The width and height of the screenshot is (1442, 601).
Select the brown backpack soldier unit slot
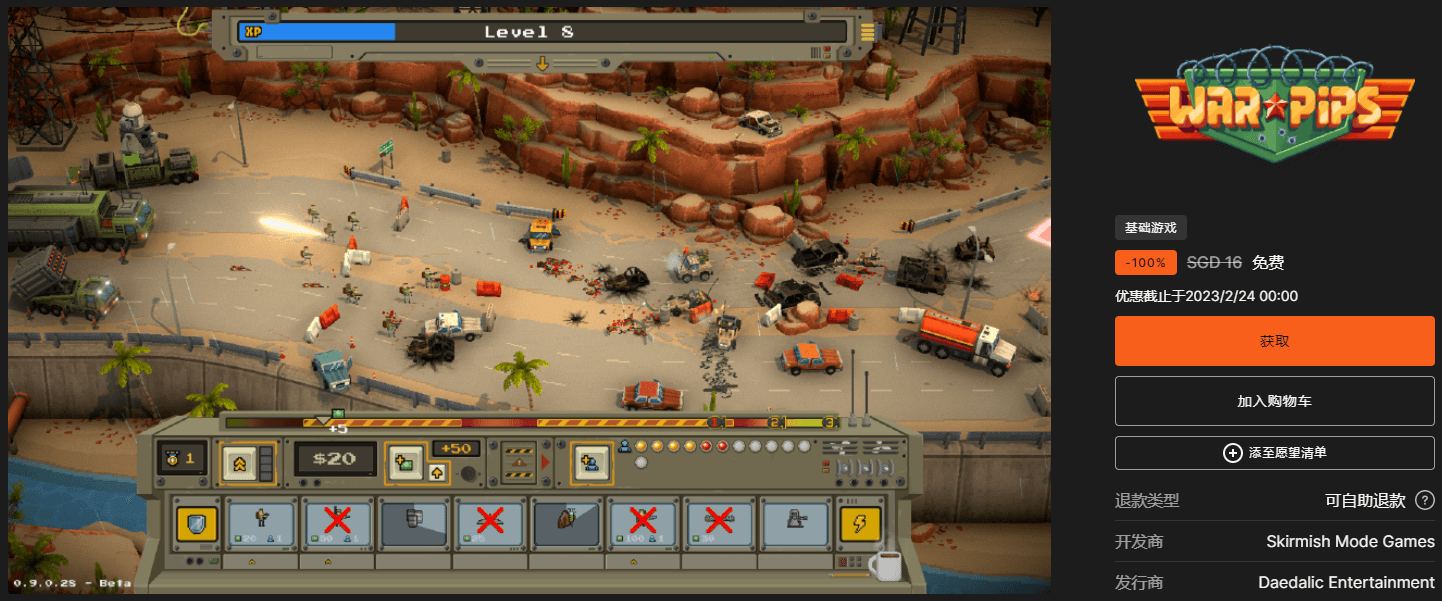coord(567,523)
